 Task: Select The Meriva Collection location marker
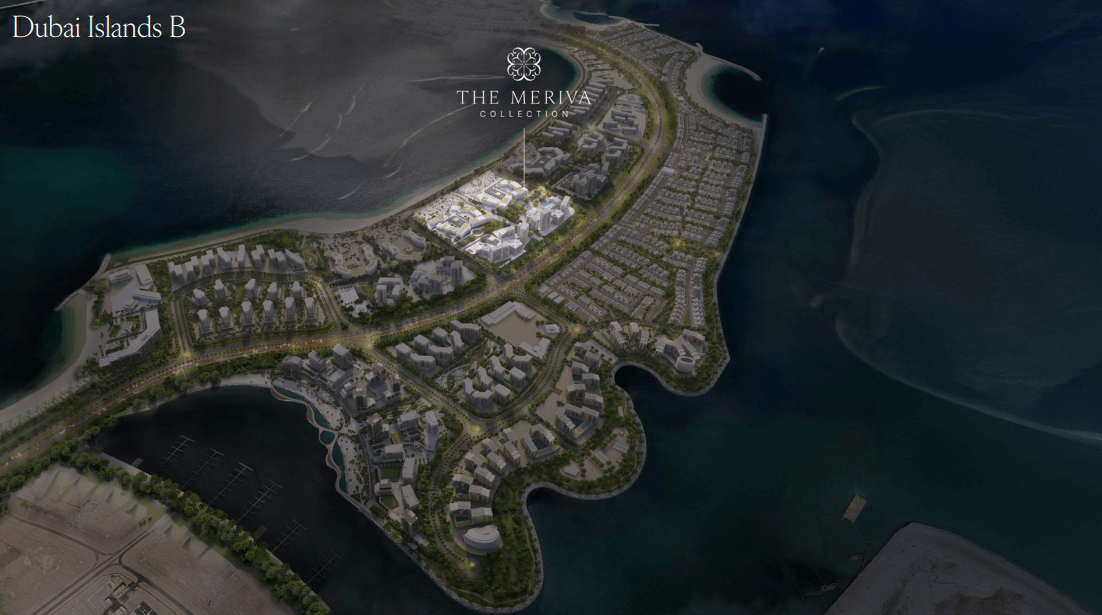[523, 64]
